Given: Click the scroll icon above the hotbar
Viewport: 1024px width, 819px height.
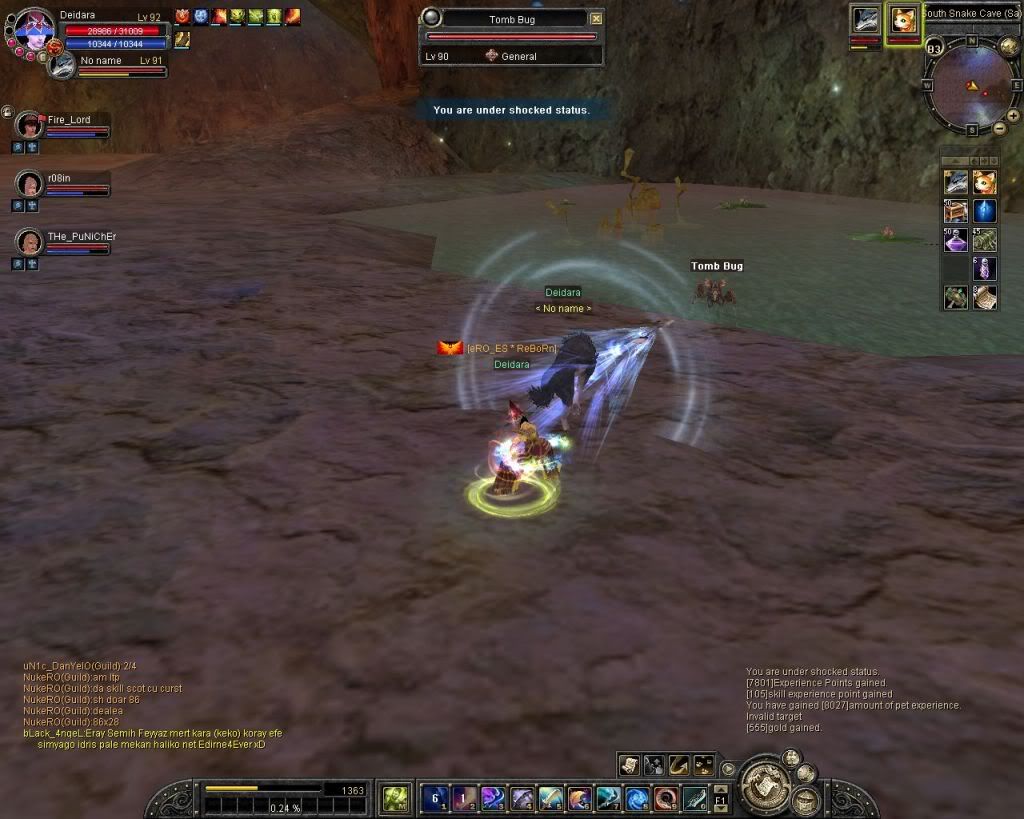Looking at the screenshot, I should pyautogui.click(x=628, y=765).
